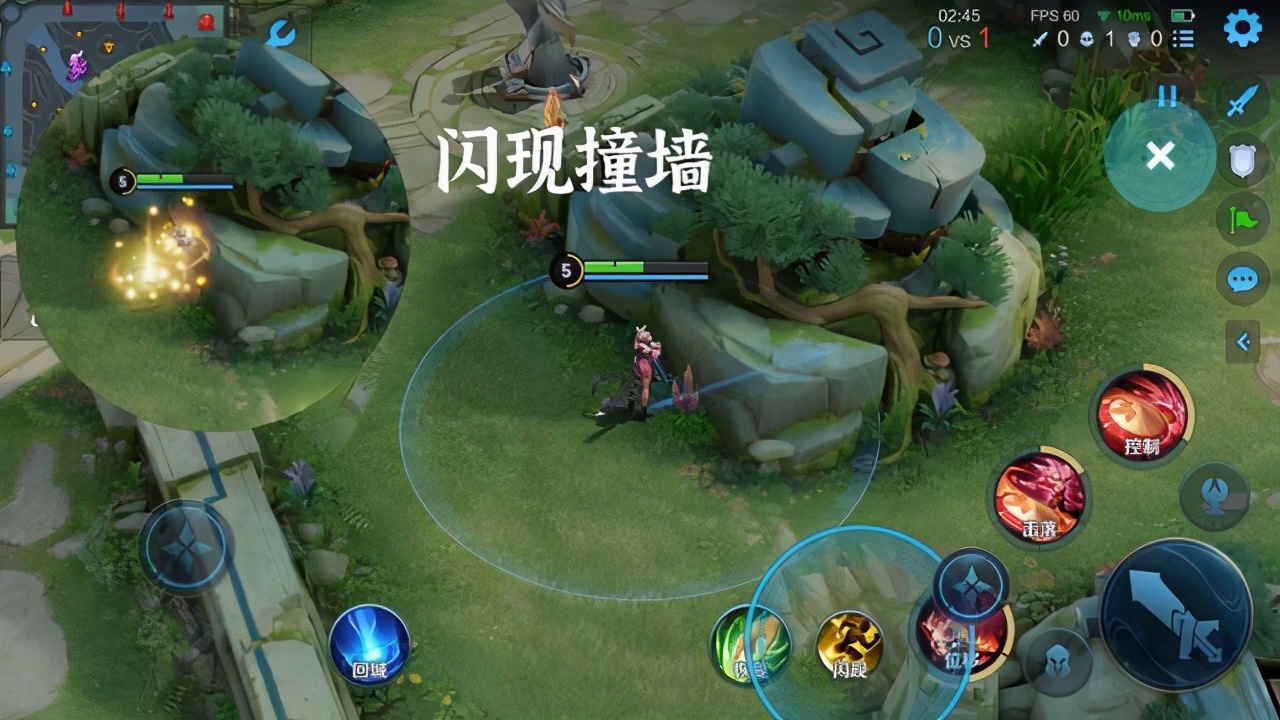The height and width of the screenshot is (720, 1280).
Task: Cast the 击落 knock-down skill
Action: pos(1042,497)
